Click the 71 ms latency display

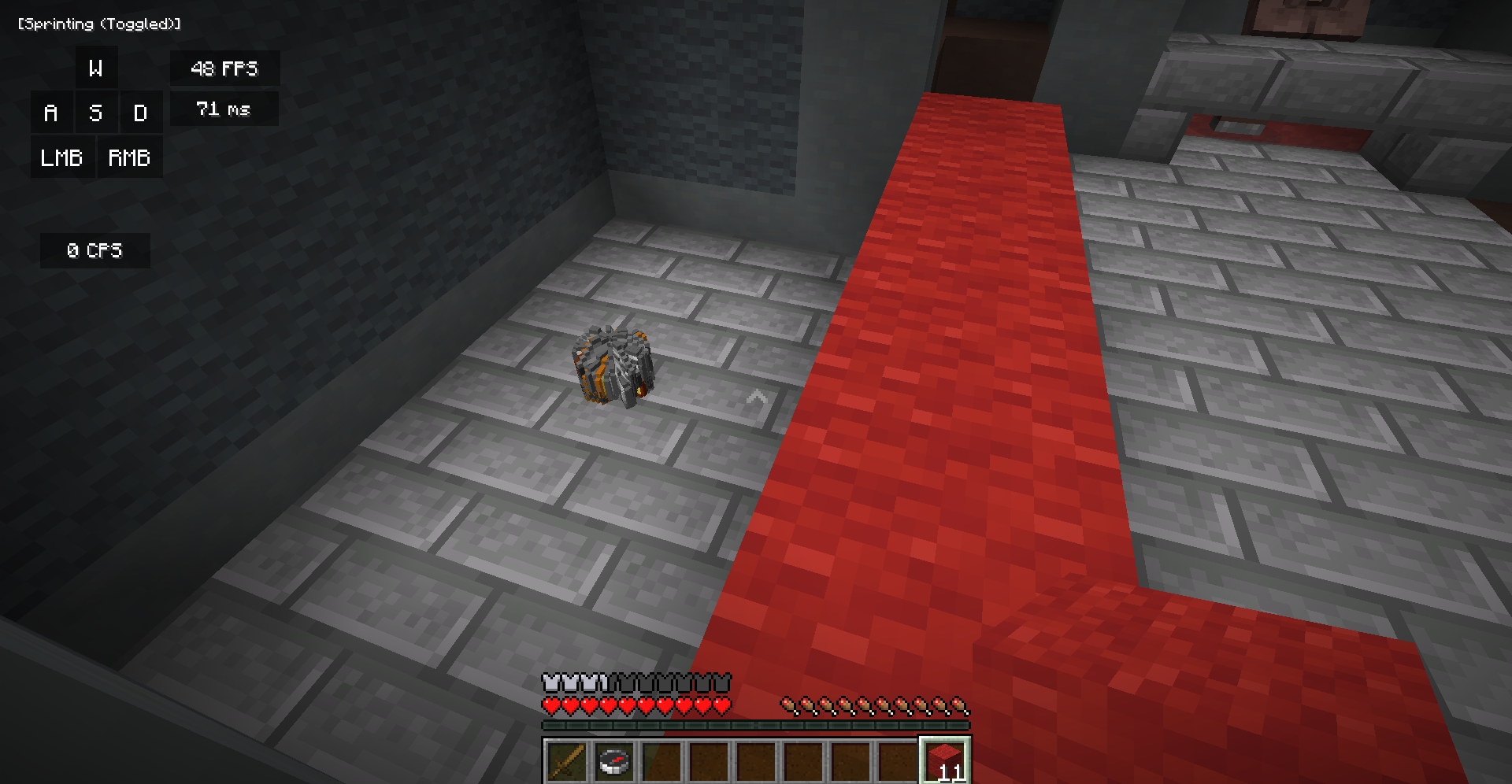(224, 109)
